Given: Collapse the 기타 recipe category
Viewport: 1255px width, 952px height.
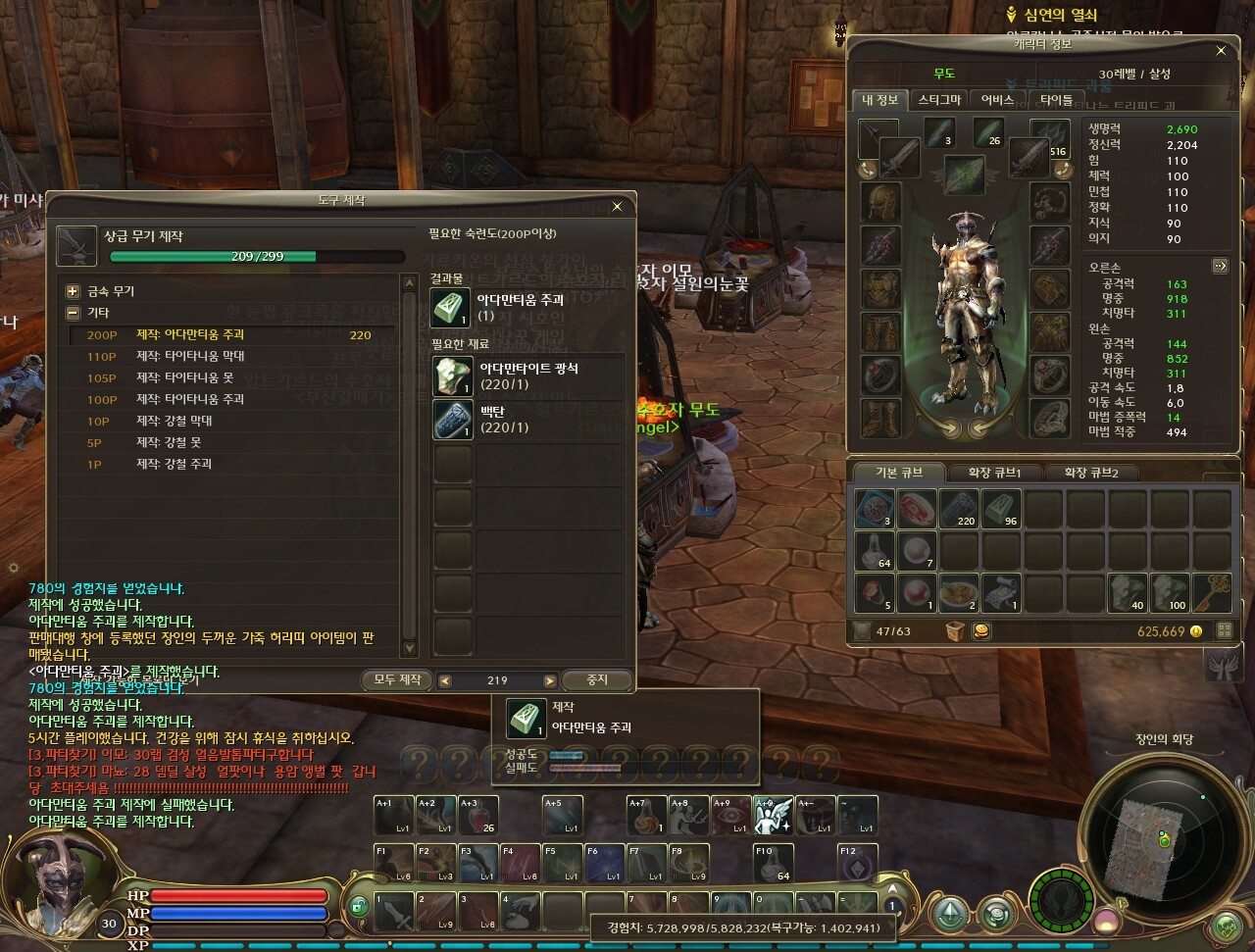Looking at the screenshot, I should [x=73, y=313].
